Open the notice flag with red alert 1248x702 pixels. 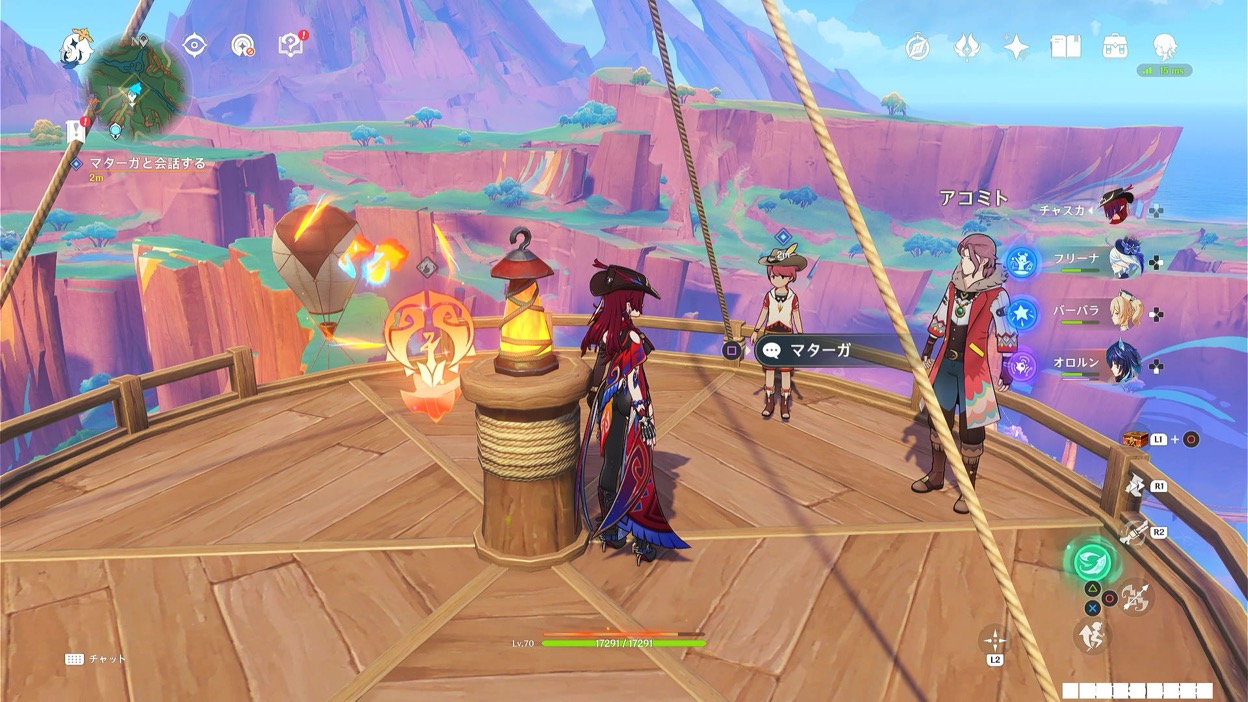(x=76, y=131)
